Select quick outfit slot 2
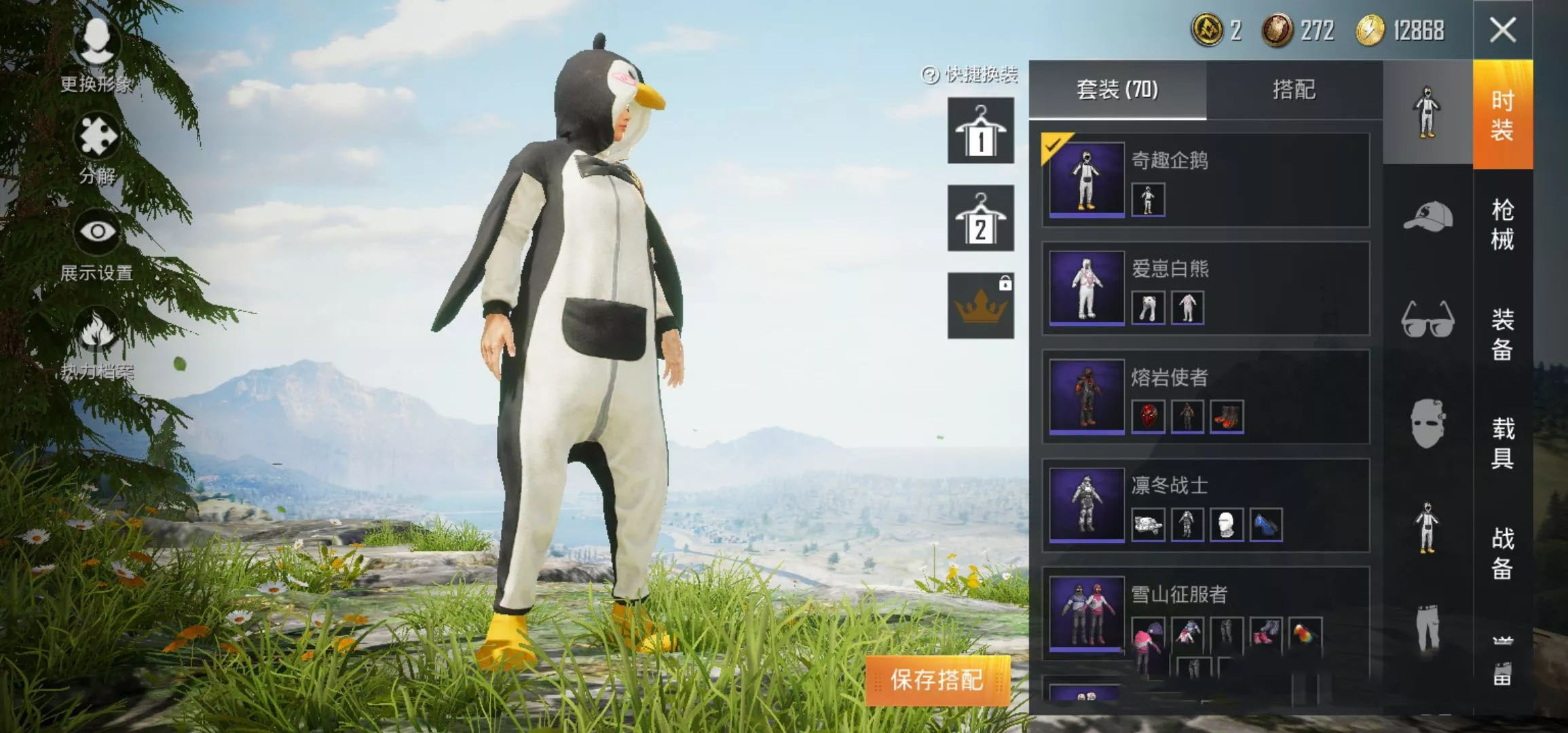Screen dimensions: 1568x733 tap(980, 219)
